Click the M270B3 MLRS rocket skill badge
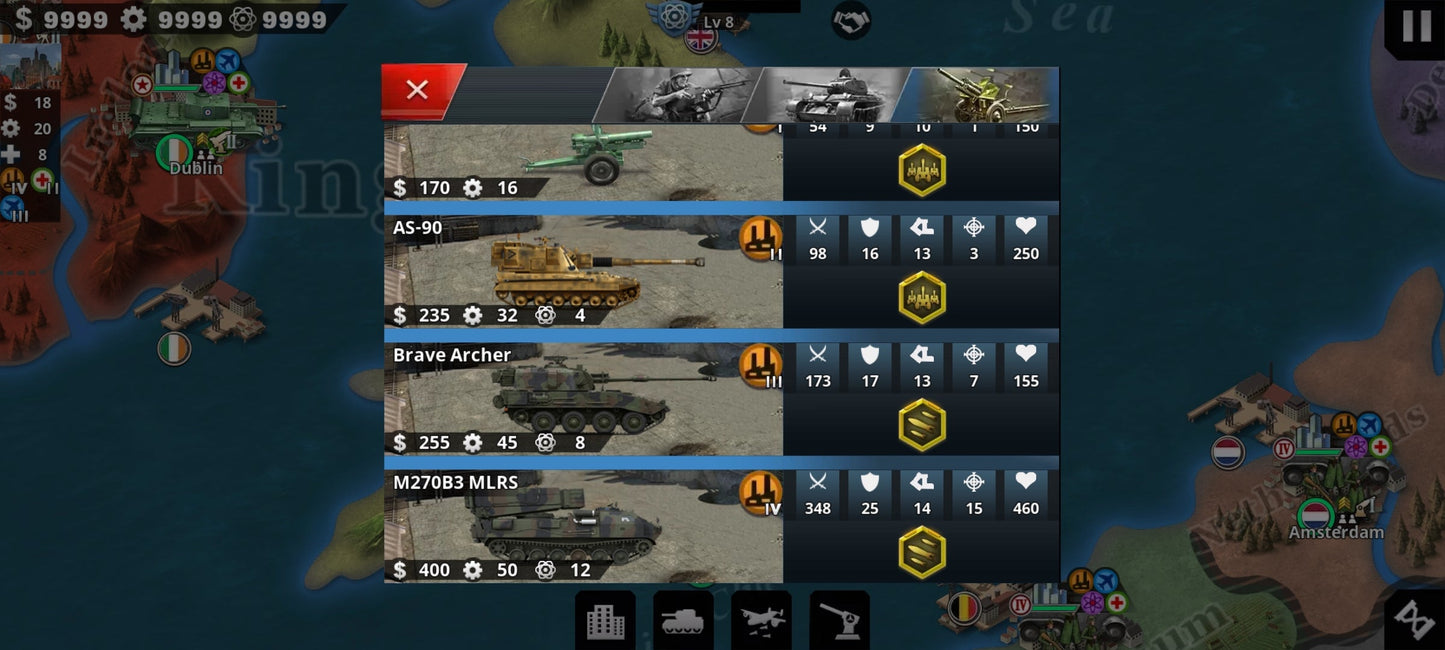 921,552
